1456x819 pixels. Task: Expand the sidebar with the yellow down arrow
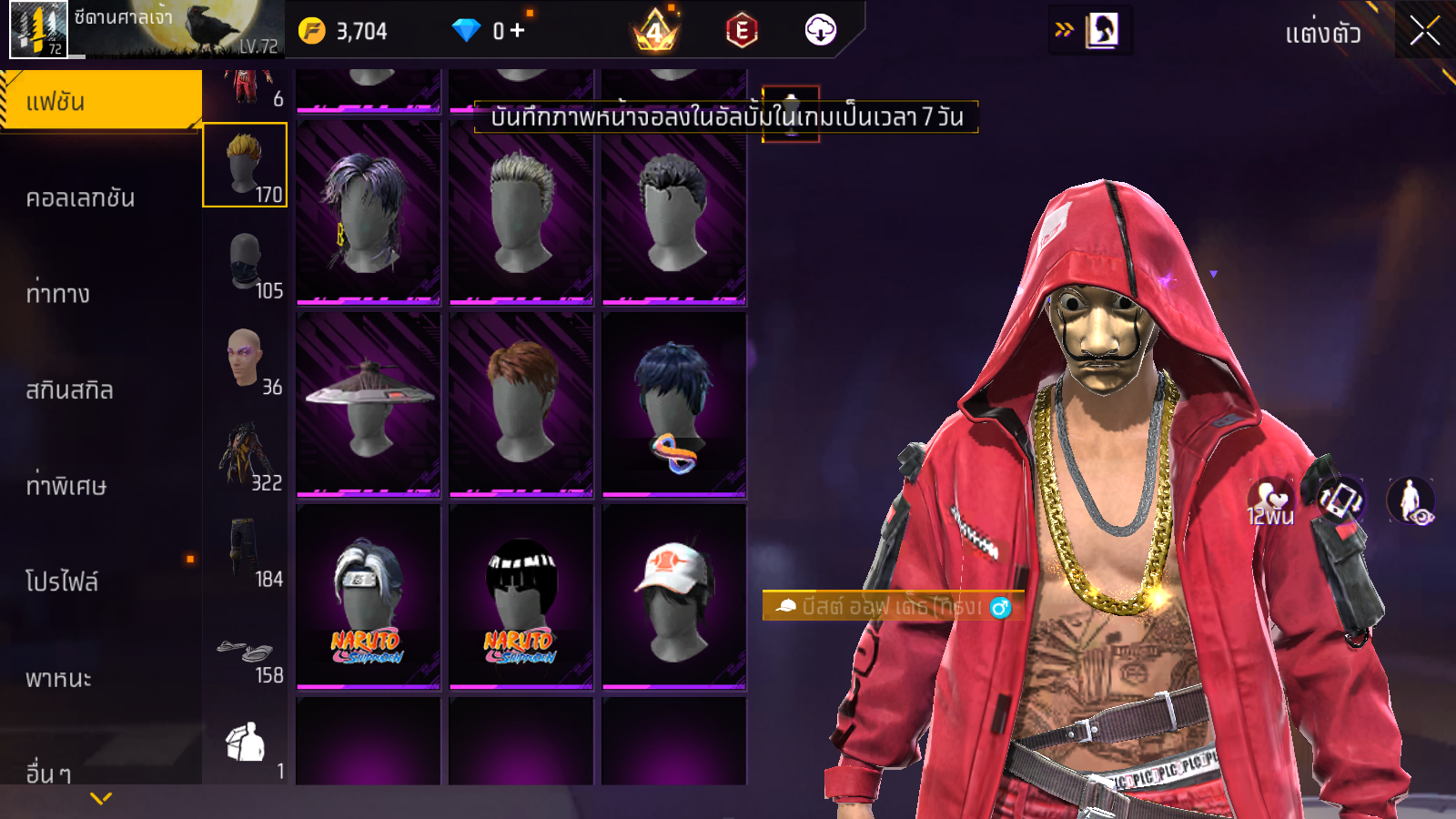101,798
